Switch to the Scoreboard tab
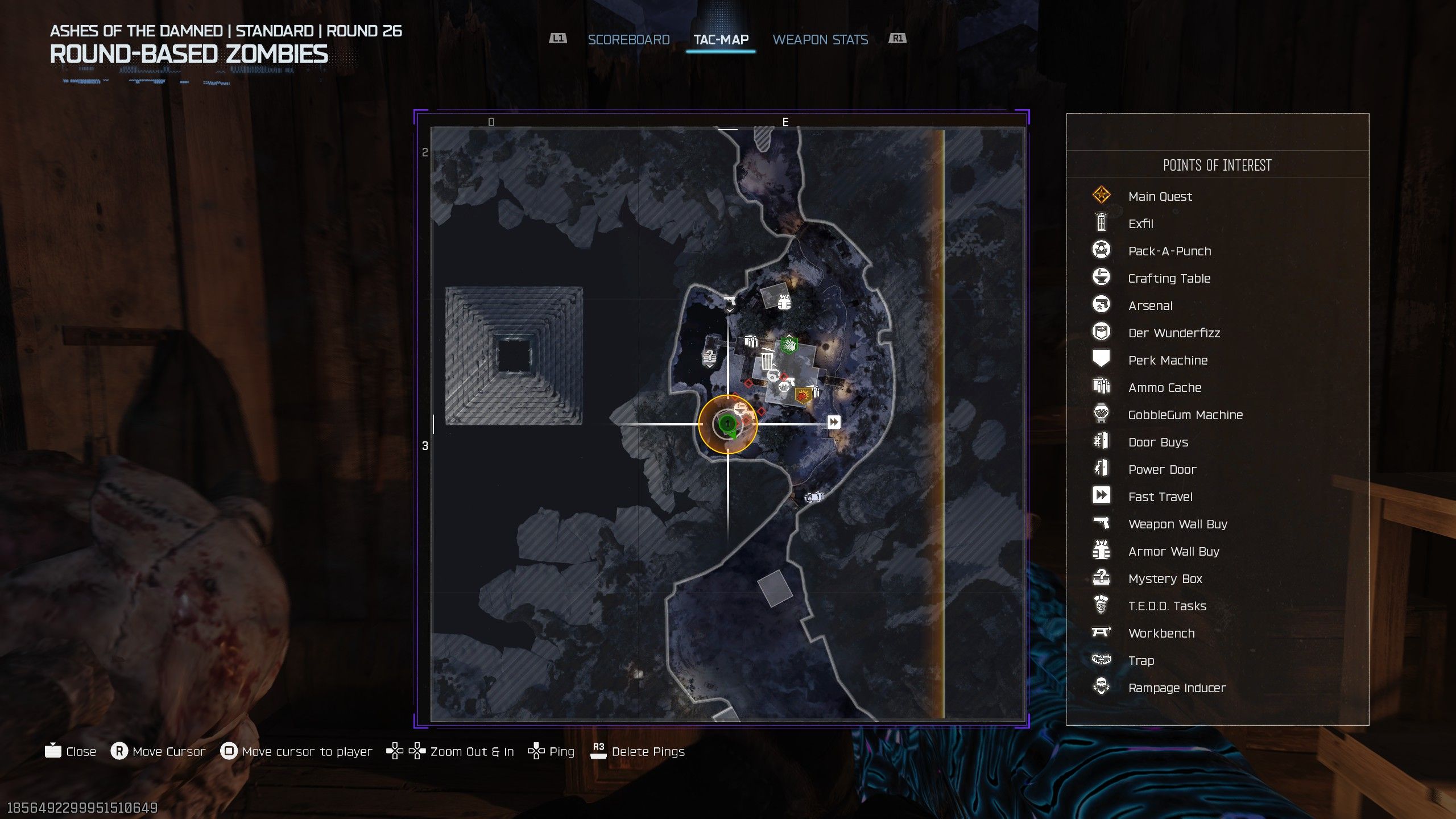Screen dimensions: 1456x819 pyautogui.click(x=628, y=40)
